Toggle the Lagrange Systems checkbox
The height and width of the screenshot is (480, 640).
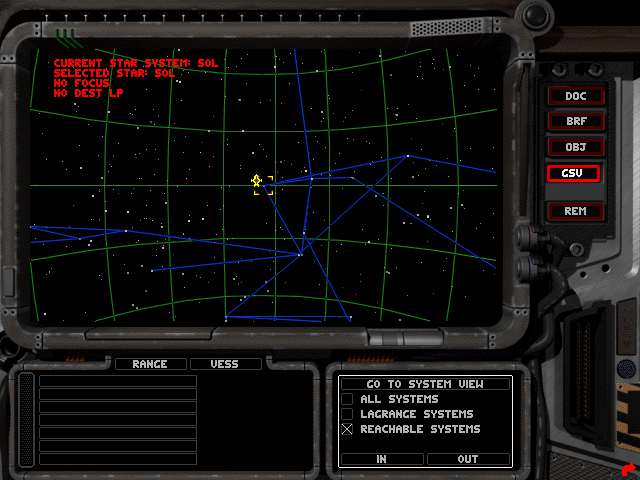[x=348, y=414]
